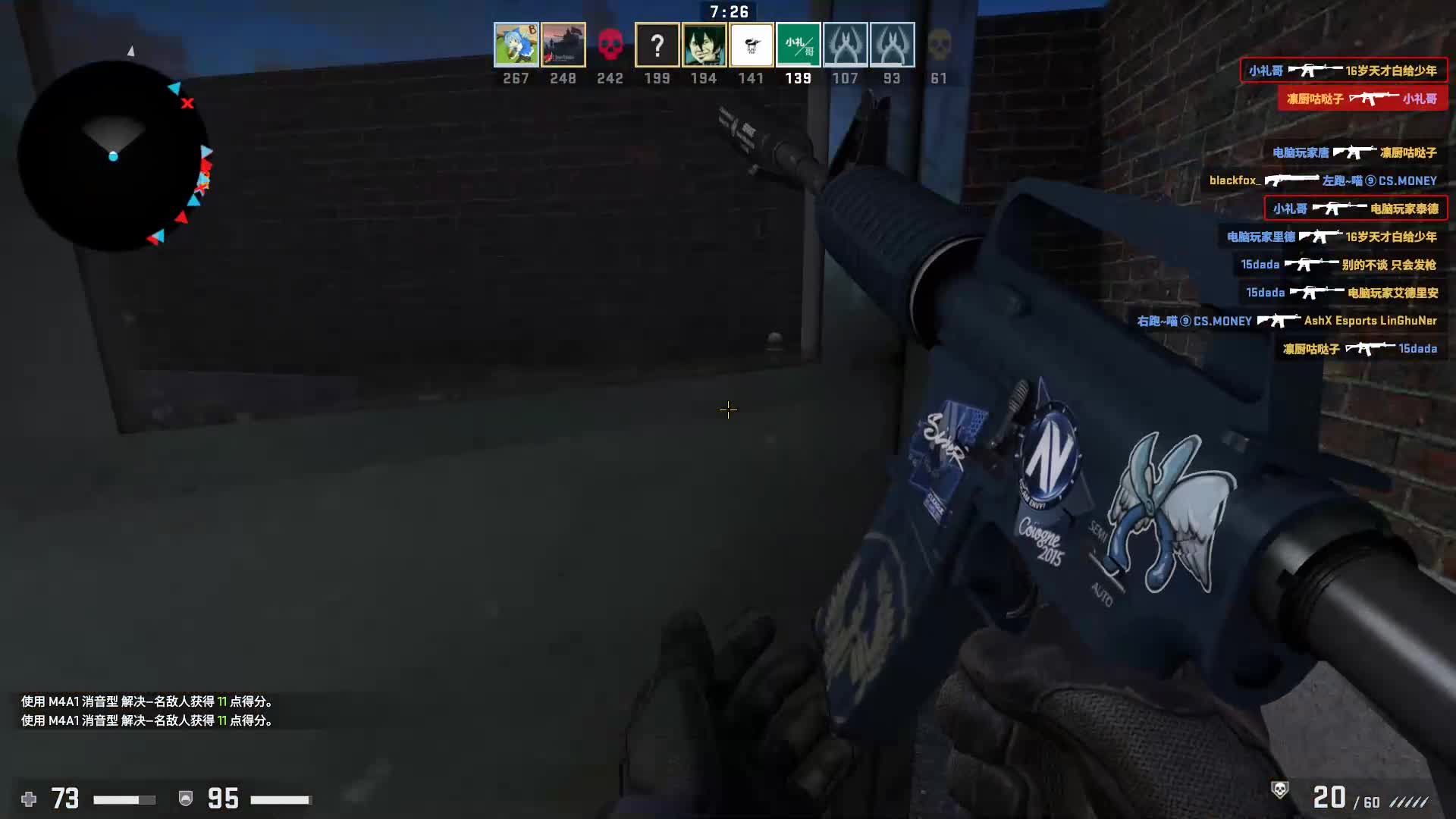
Task: Click the red X enemy marker on the minimap
Action: [x=188, y=103]
